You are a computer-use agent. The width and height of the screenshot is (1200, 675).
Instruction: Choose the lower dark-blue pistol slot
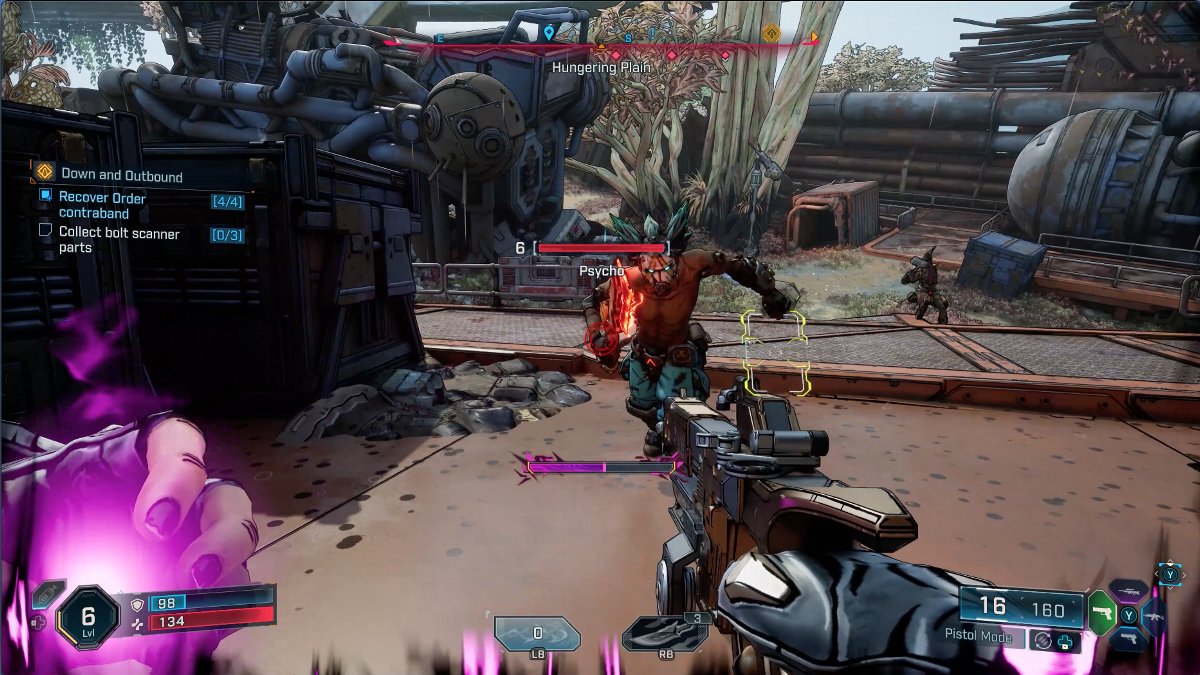(x=1128, y=639)
